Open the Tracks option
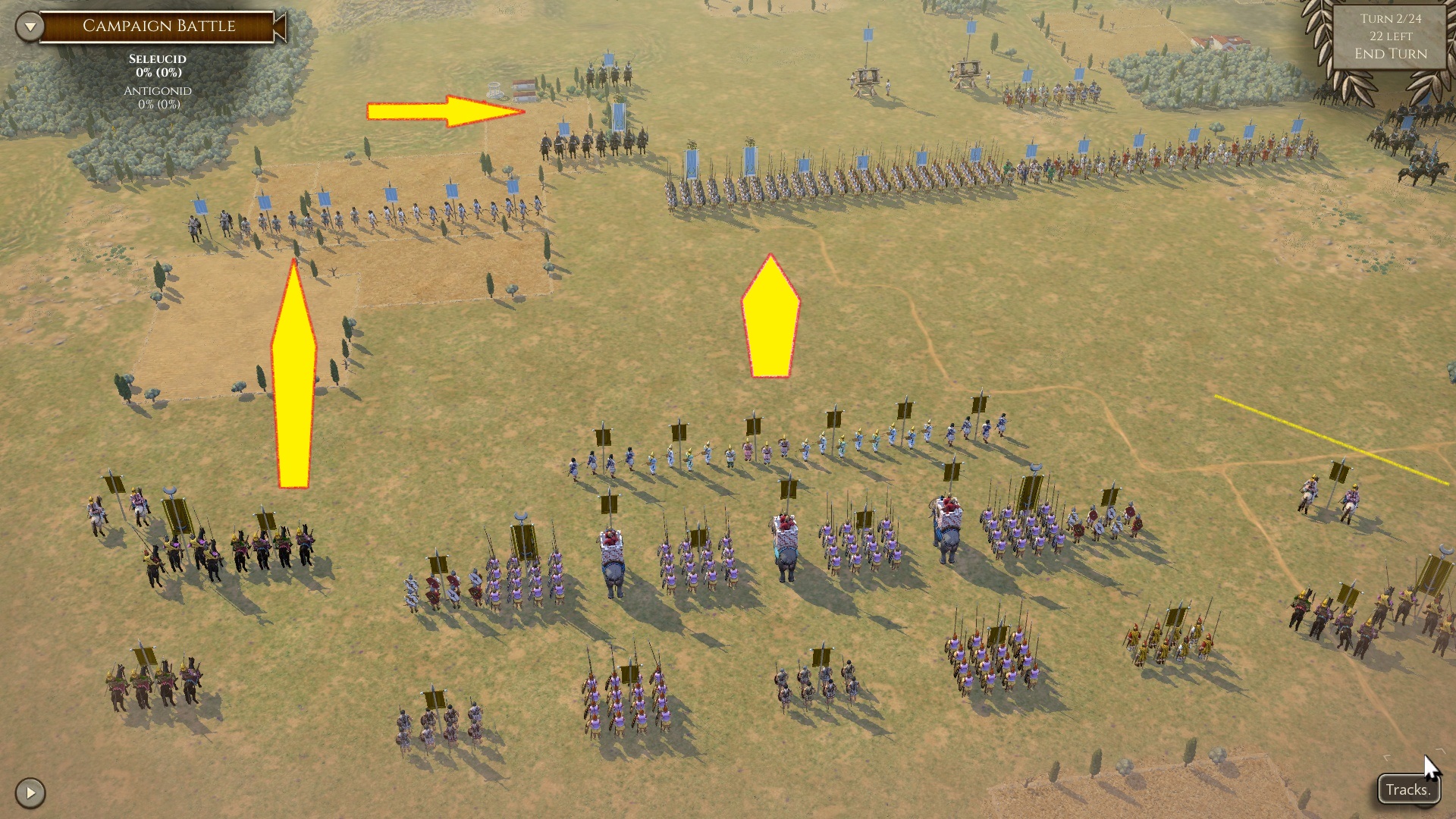This screenshot has height=819, width=1456. point(1407,789)
